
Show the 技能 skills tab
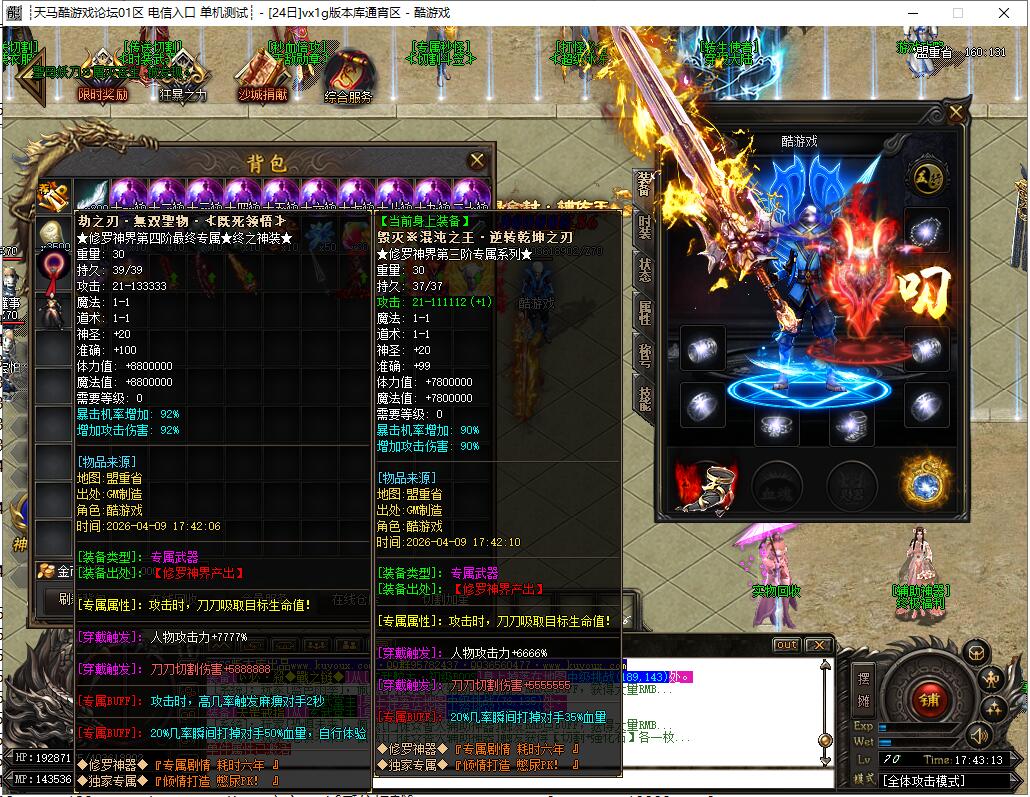coord(645,397)
